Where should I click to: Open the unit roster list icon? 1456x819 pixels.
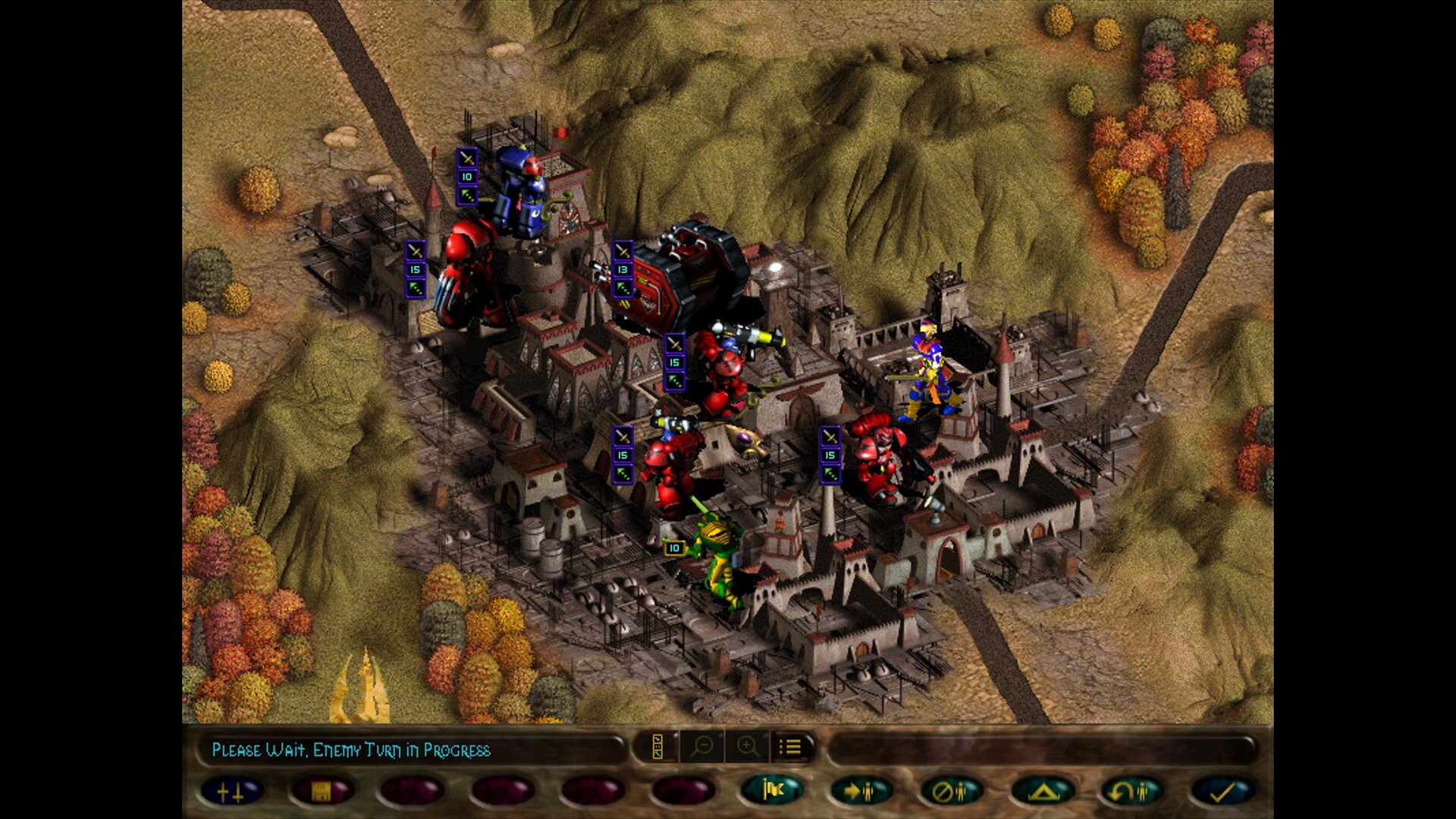pyautogui.click(x=791, y=747)
